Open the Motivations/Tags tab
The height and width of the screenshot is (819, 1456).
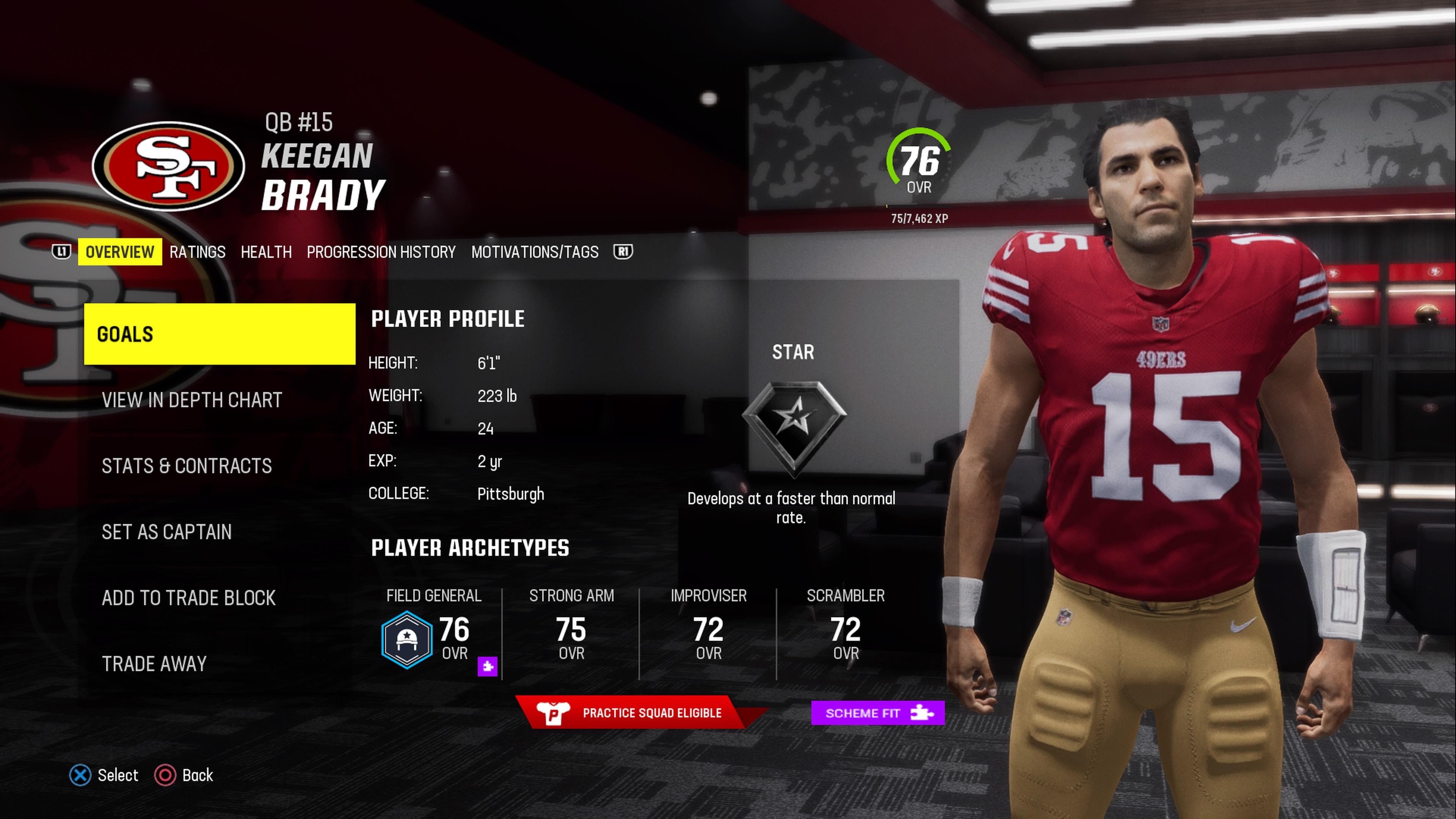tap(536, 252)
